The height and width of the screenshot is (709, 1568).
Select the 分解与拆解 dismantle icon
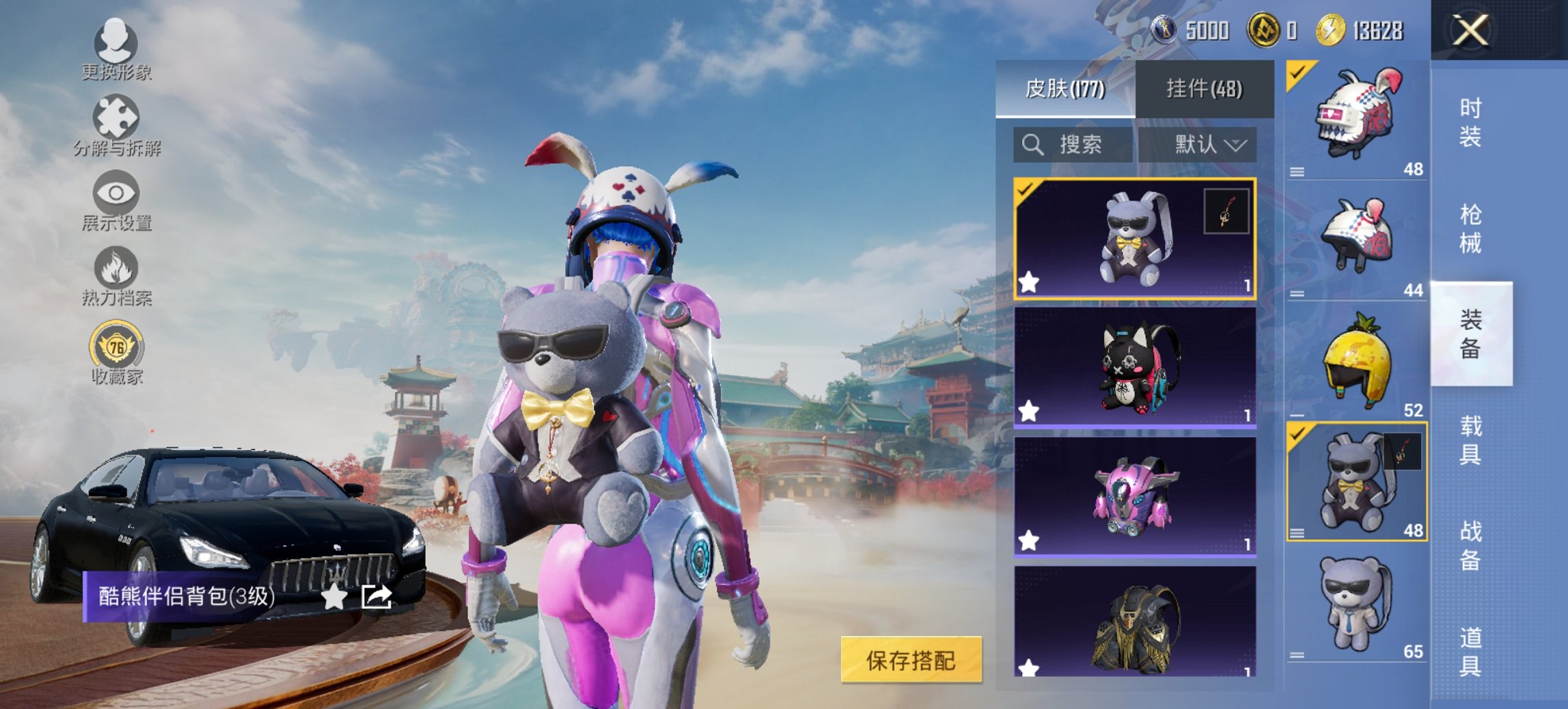coord(116,116)
